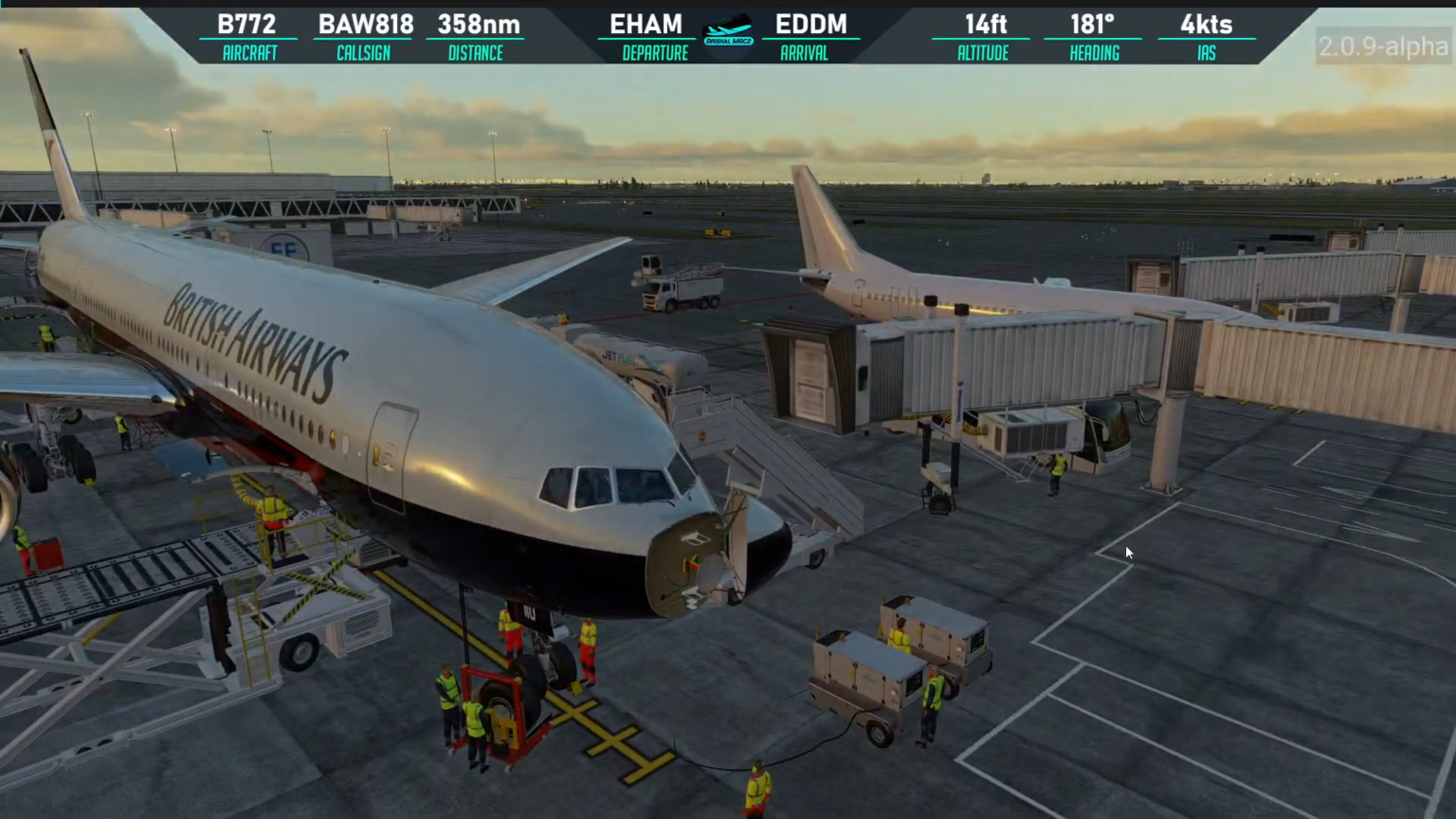Open the ARRIVAL section of the flight bar
The width and height of the screenshot is (1456, 819).
[x=804, y=53]
